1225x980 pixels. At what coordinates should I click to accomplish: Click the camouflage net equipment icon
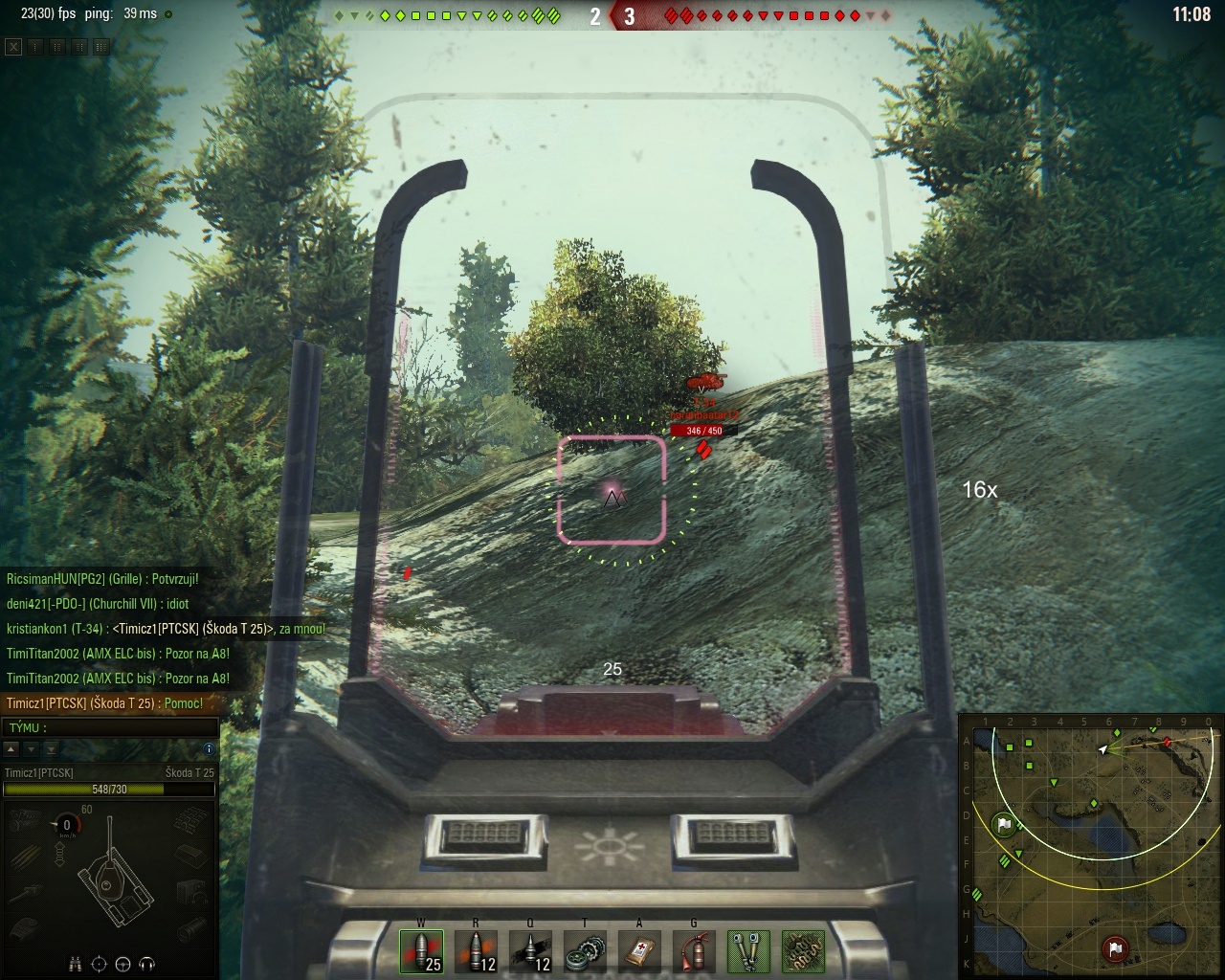click(804, 951)
